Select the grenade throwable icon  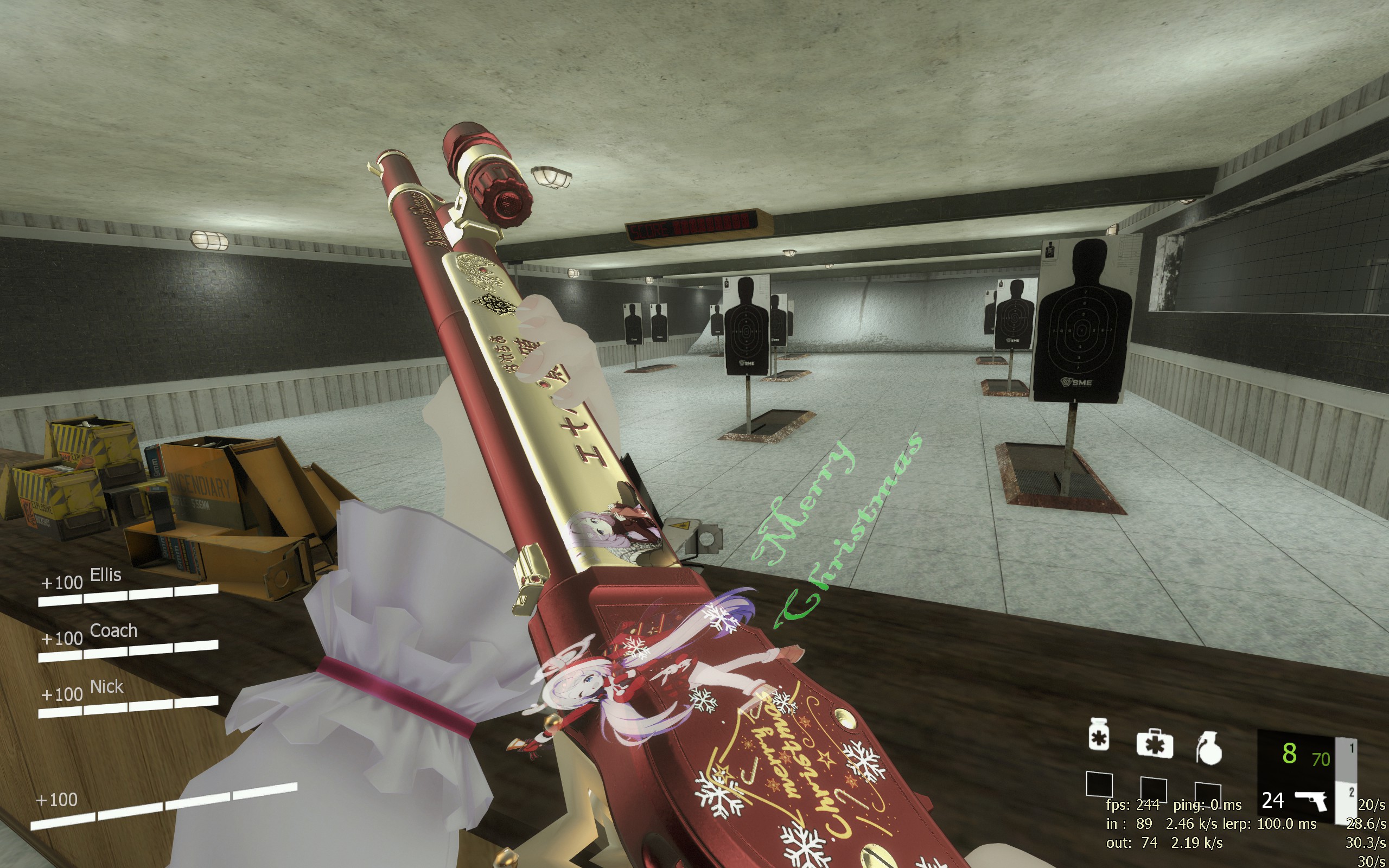click(x=1208, y=747)
